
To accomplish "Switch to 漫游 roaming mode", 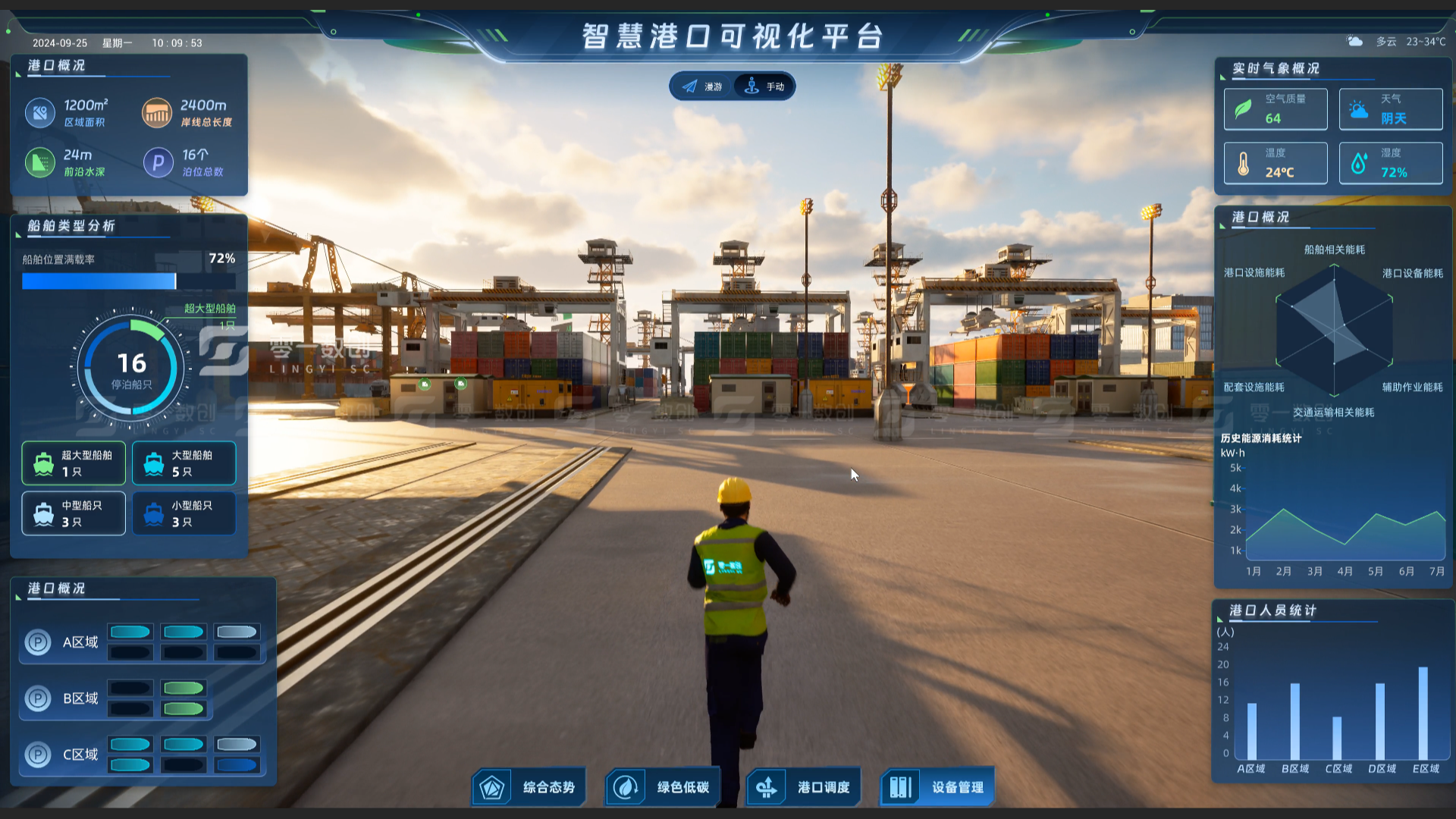I will (702, 86).
